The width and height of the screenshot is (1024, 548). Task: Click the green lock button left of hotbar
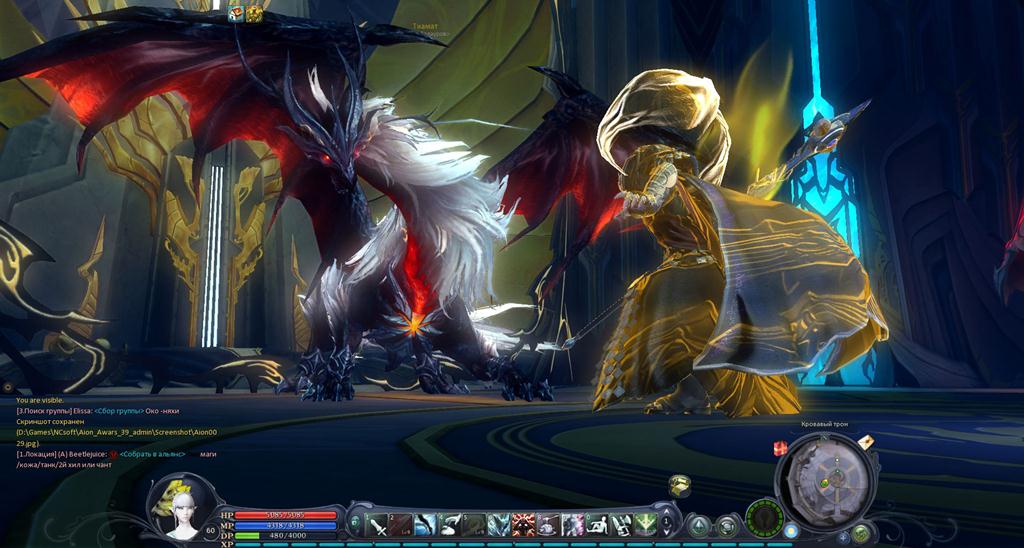point(354,524)
